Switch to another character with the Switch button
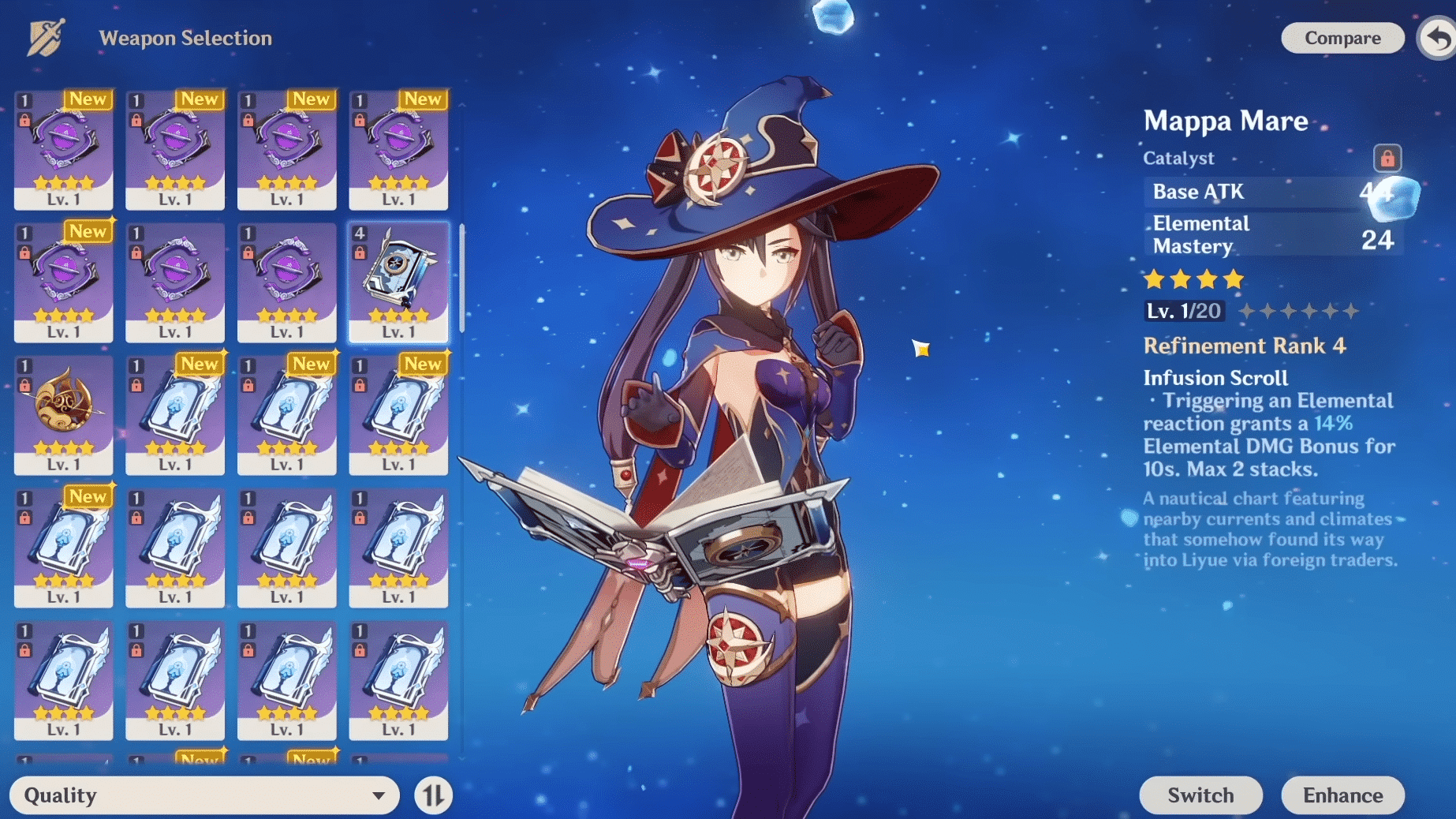Image resolution: width=1456 pixels, height=819 pixels. tap(1200, 795)
